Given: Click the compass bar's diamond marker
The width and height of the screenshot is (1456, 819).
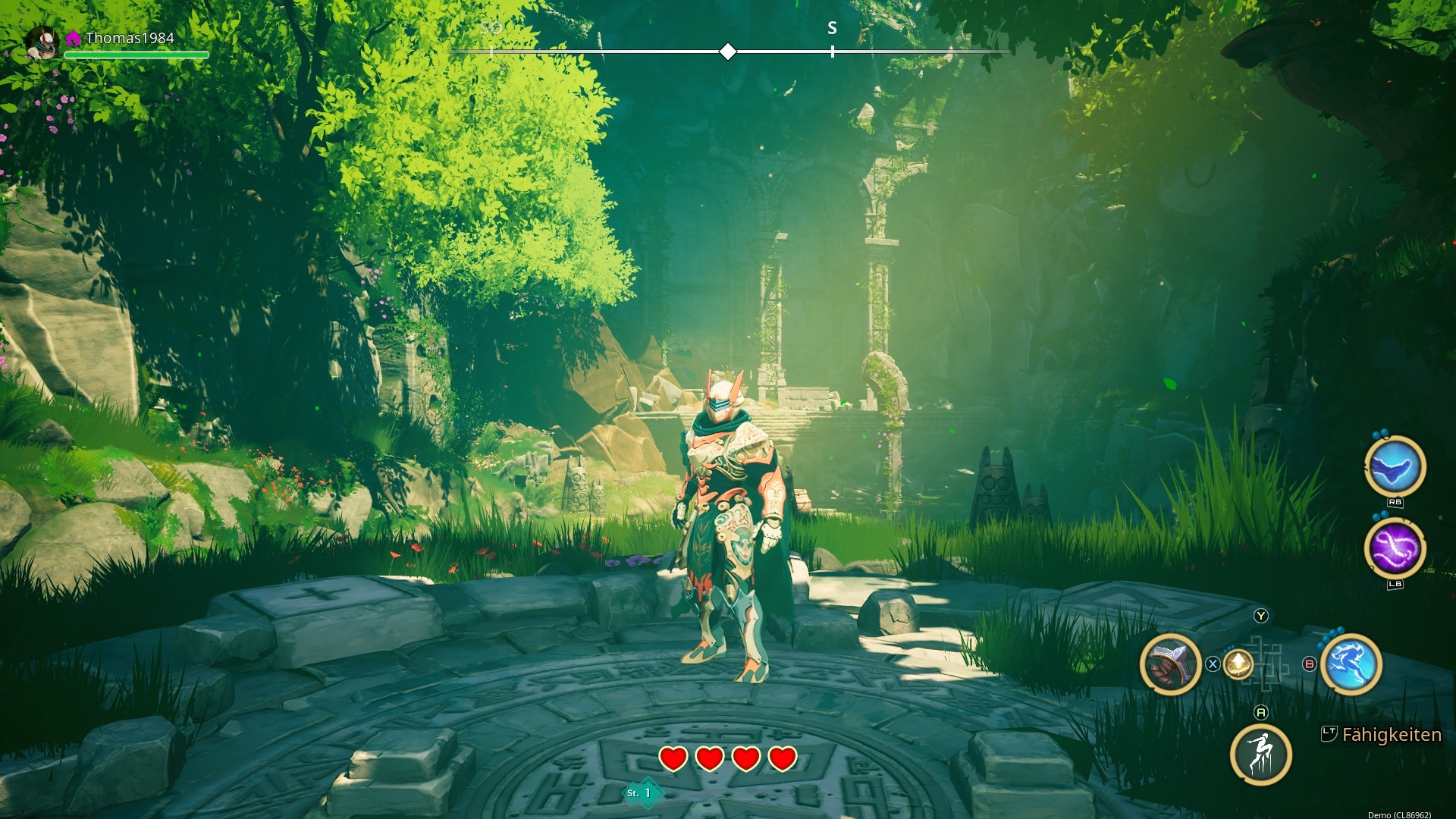Looking at the screenshot, I should point(728,52).
